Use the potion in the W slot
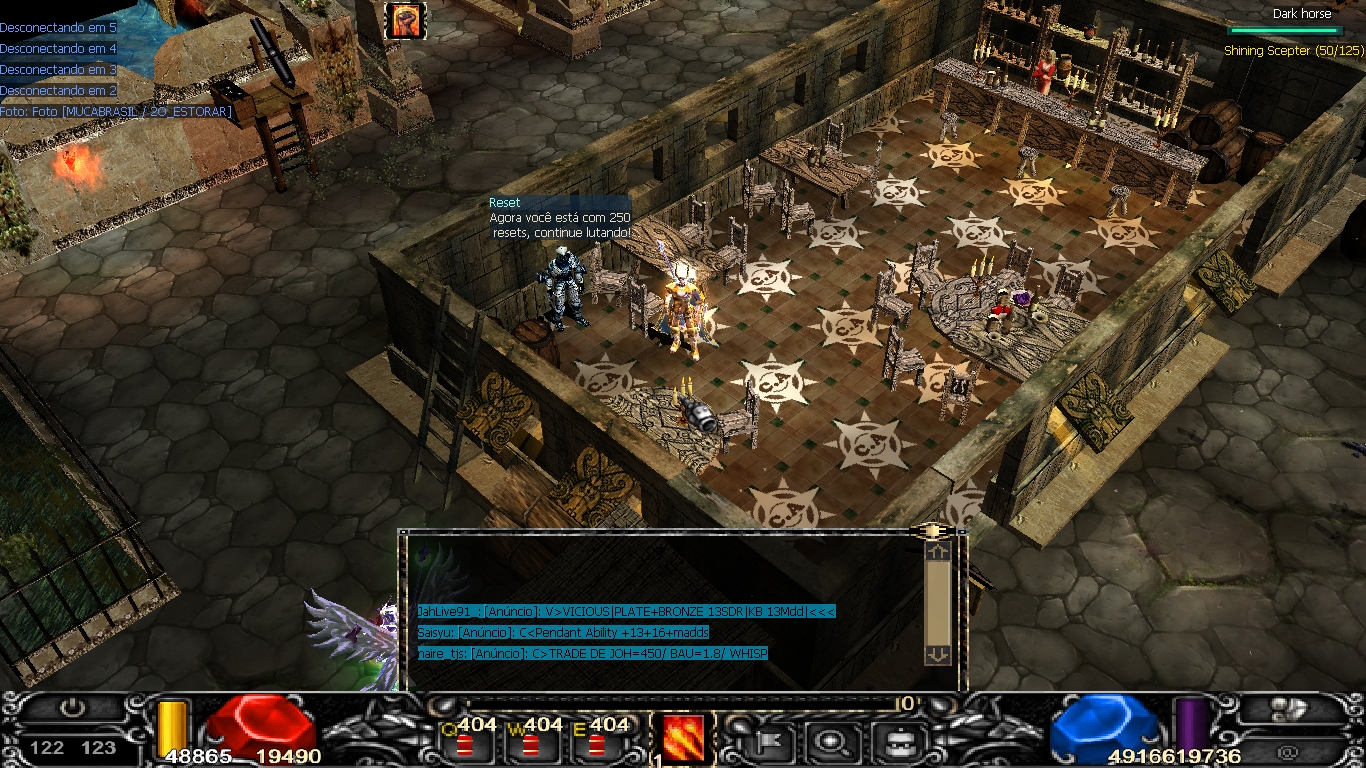 (531, 745)
